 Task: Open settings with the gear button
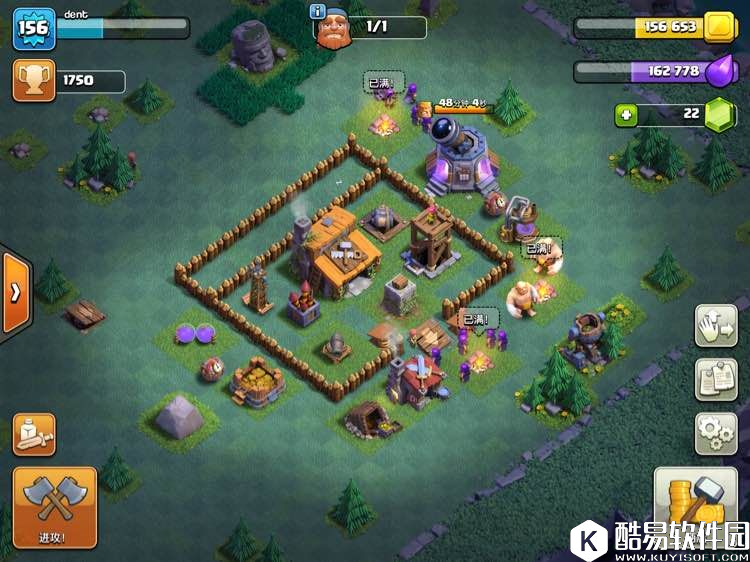[x=716, y=433]
